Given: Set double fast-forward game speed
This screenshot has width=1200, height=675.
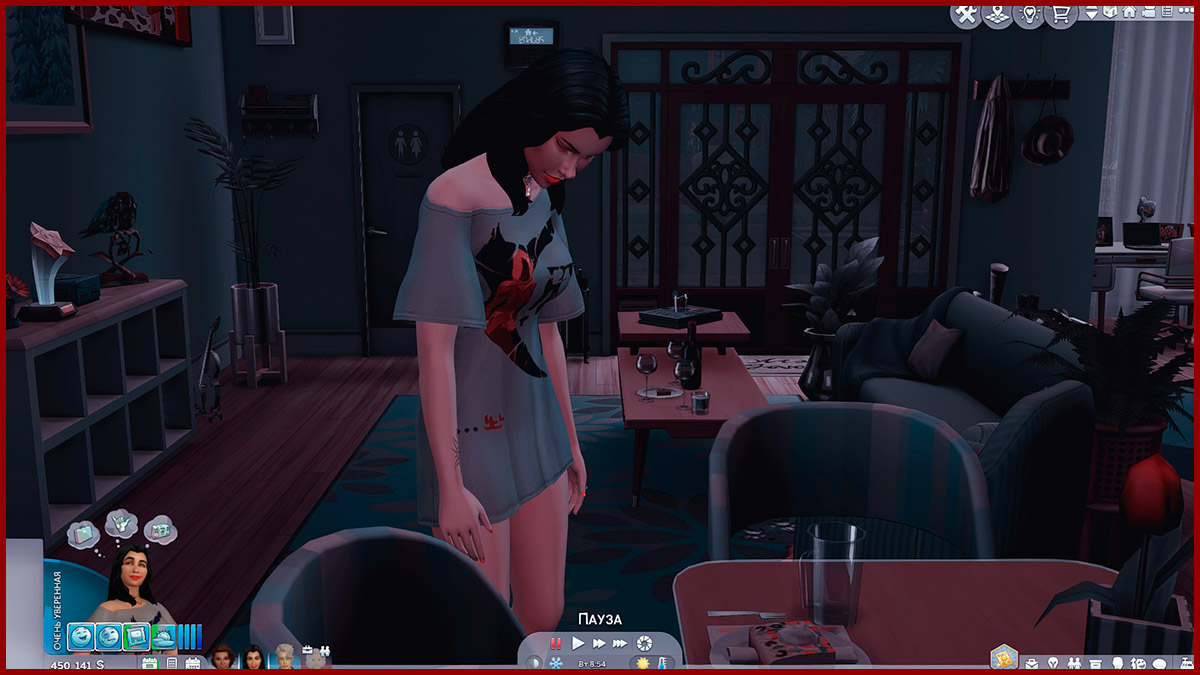Looking at the screenshot, I should tap(599, 643).
